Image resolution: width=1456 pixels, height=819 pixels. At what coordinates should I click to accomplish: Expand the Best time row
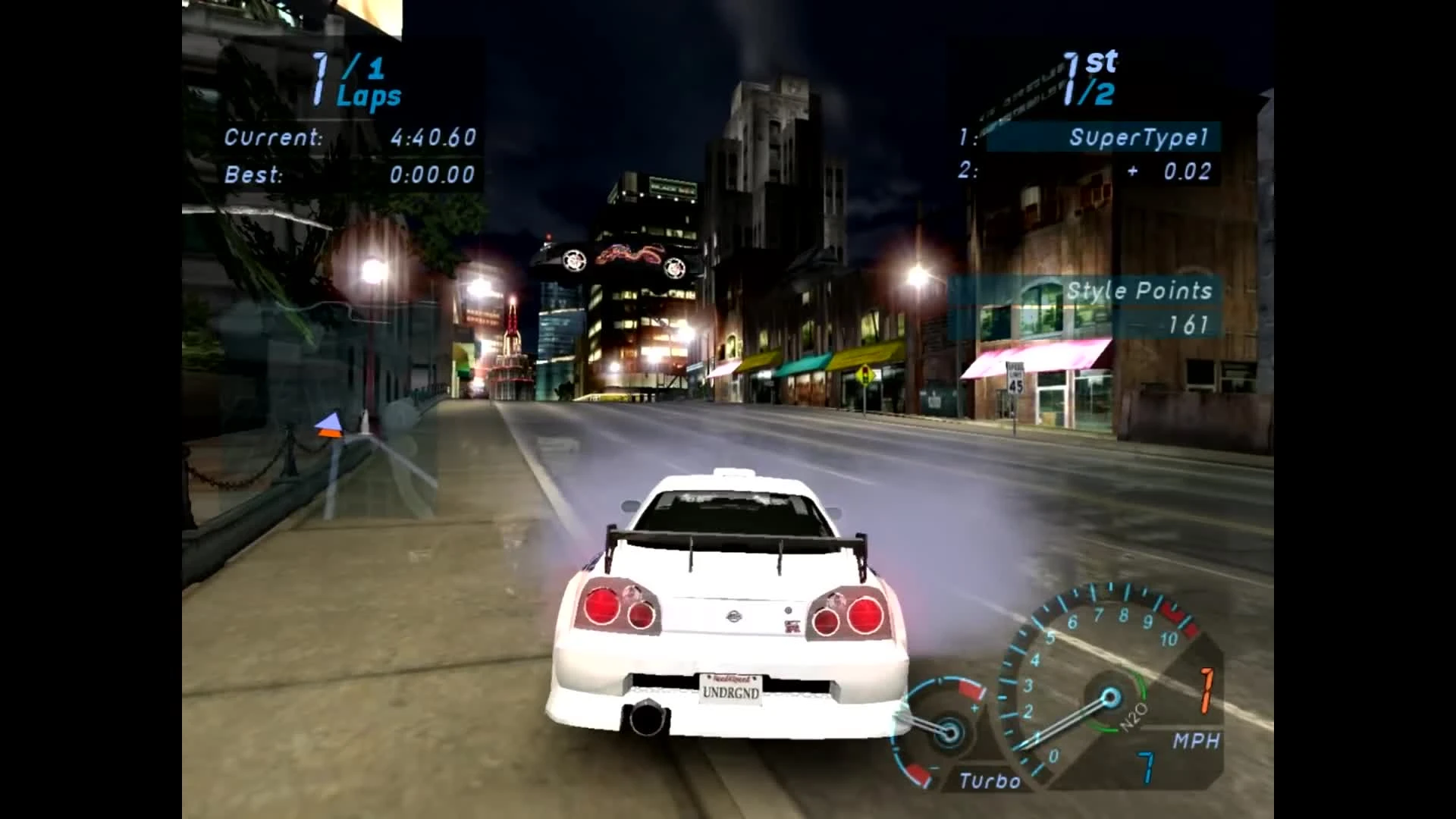[349, 175]
